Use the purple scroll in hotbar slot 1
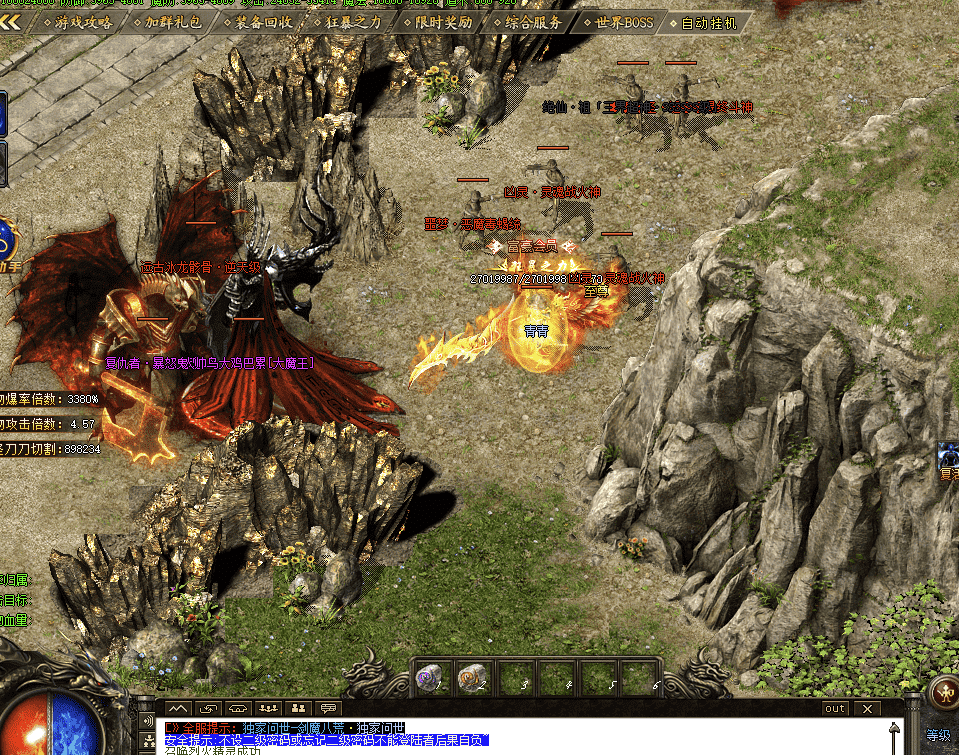The width and height of the screenshot is (959, 755). point(427,680)
